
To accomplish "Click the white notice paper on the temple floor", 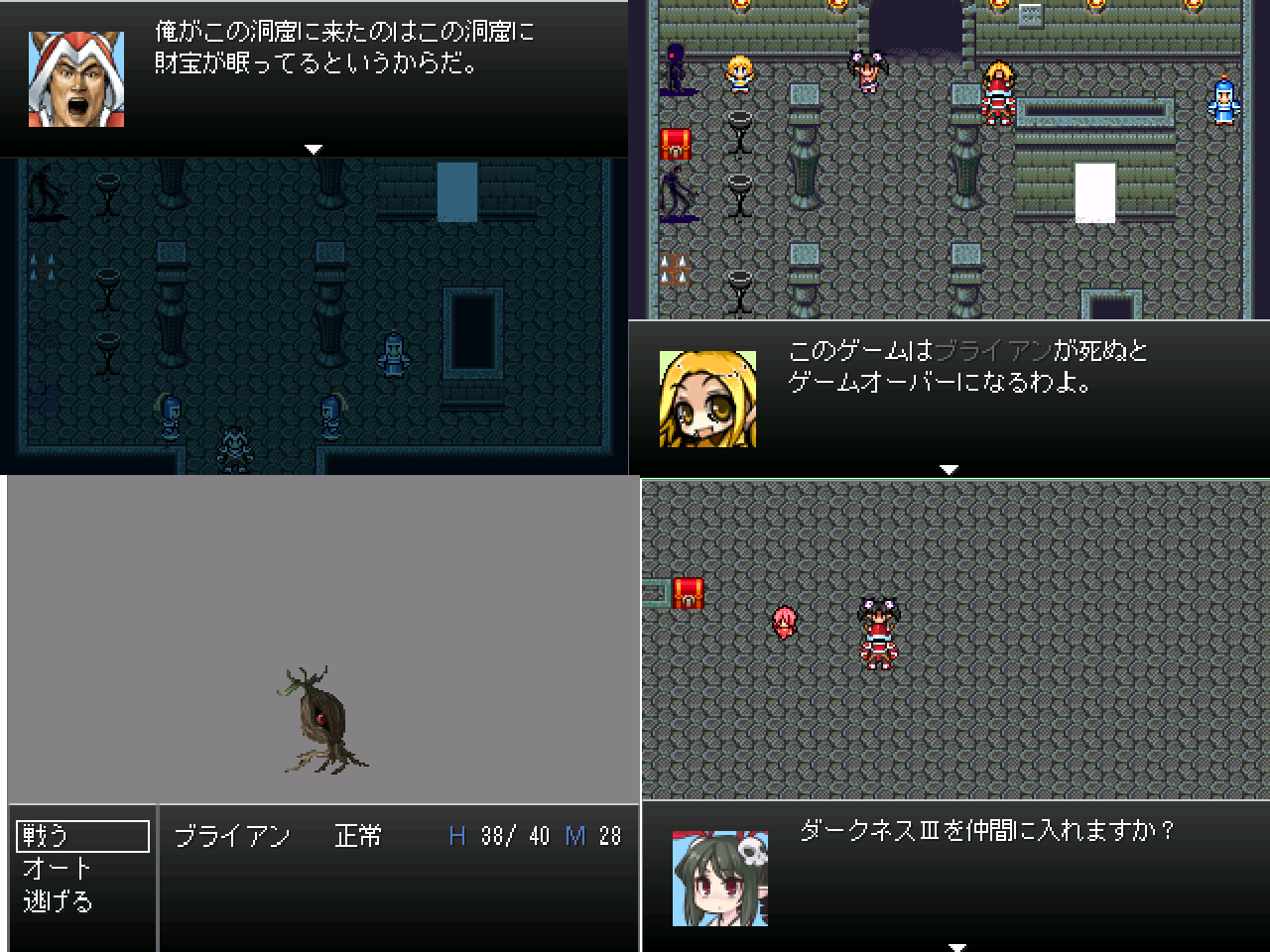I will click(1093, 193).
